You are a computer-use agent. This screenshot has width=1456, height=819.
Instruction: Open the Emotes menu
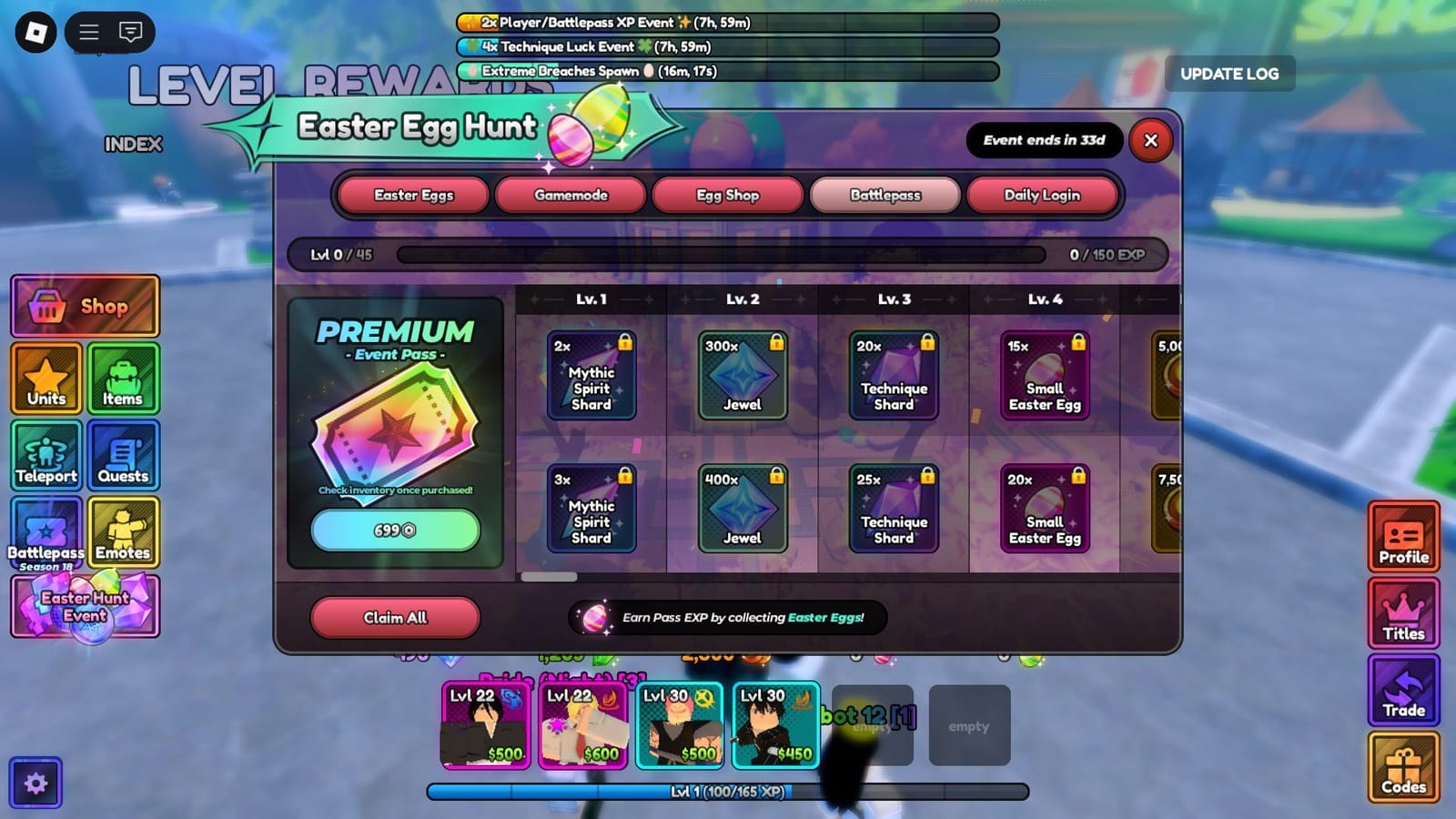click(x=124, y=534)
